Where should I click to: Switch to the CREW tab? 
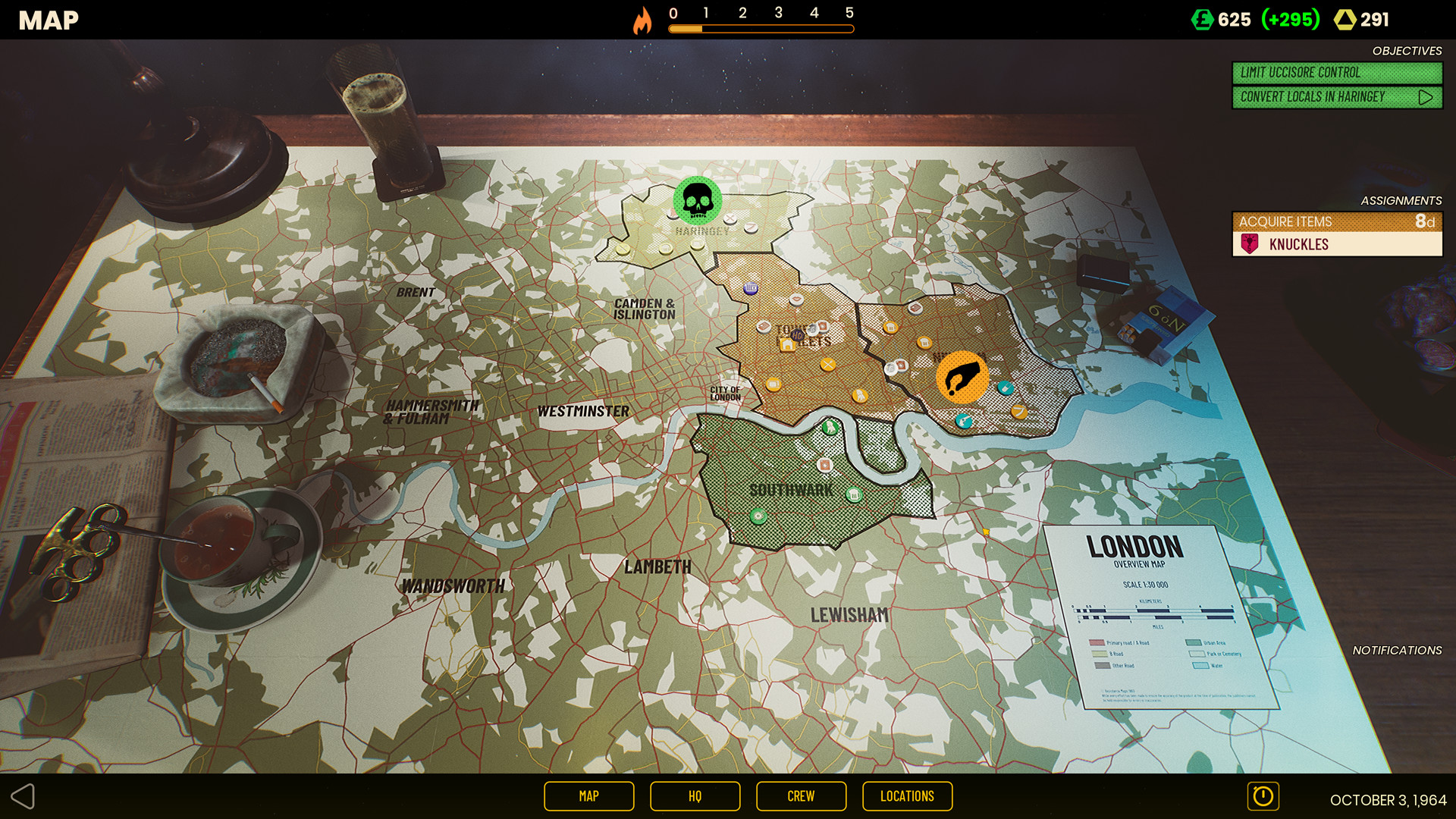click(x=801, y=796)
